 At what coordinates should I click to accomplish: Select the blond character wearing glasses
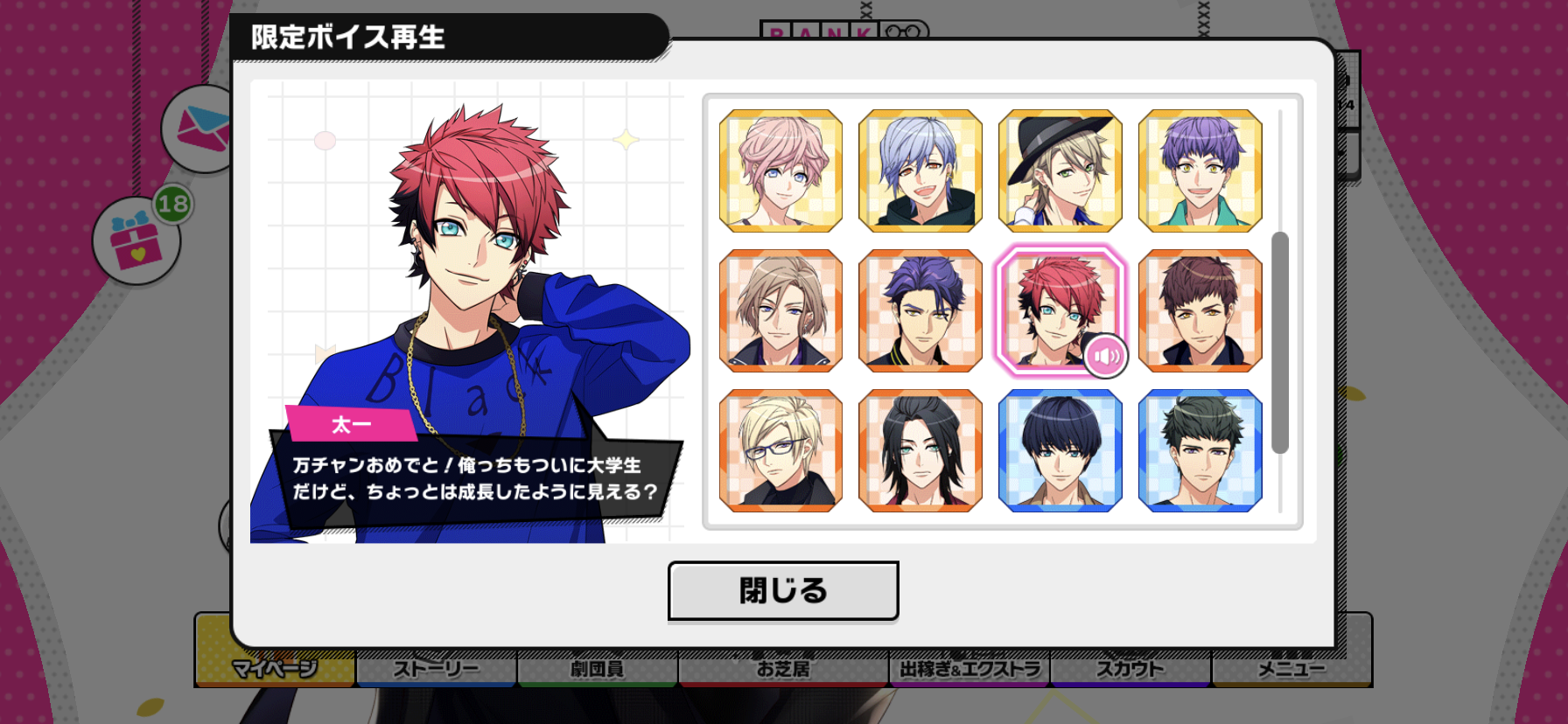click(780, 450)
